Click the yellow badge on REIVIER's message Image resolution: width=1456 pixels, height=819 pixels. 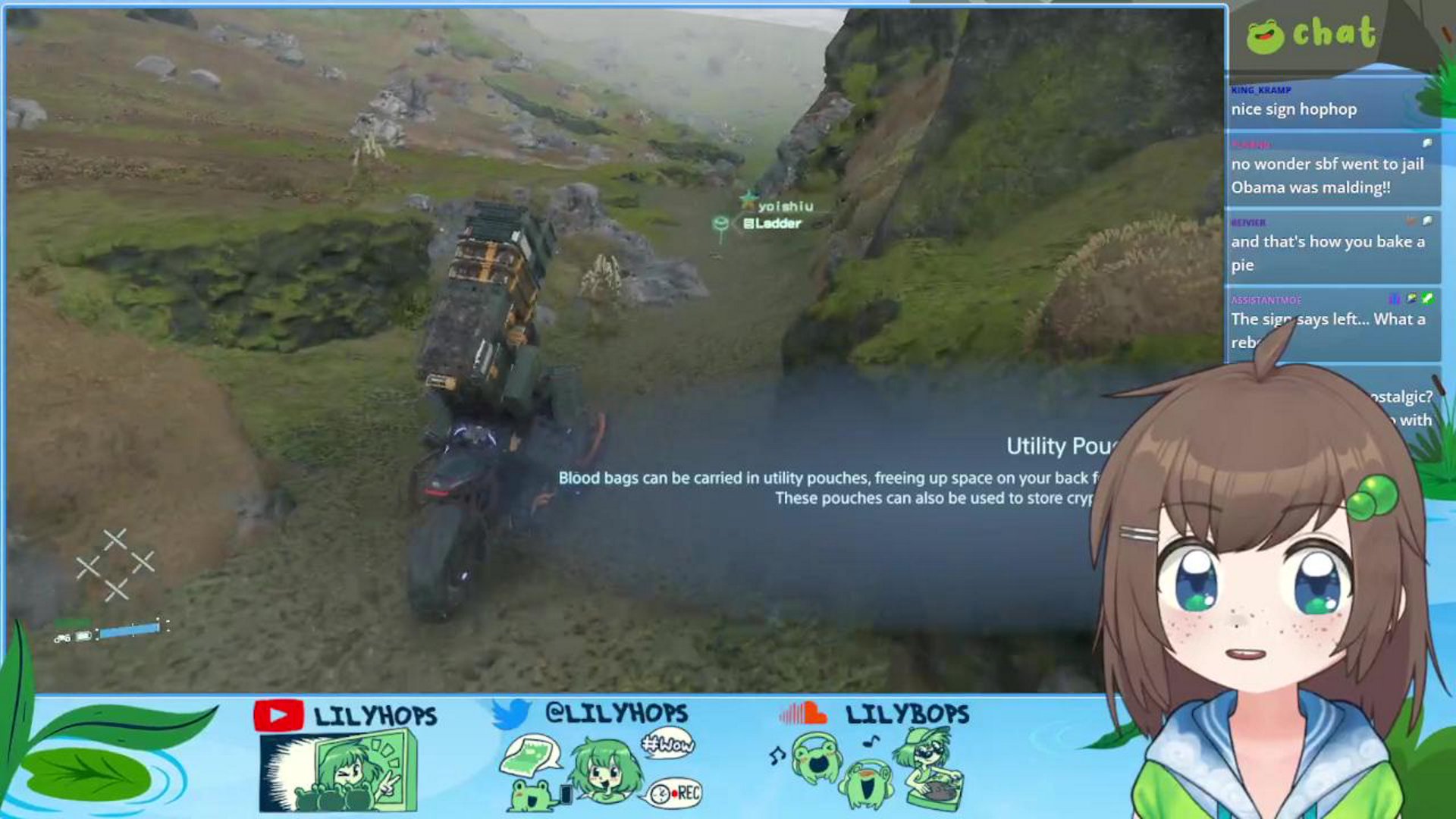1411,220
